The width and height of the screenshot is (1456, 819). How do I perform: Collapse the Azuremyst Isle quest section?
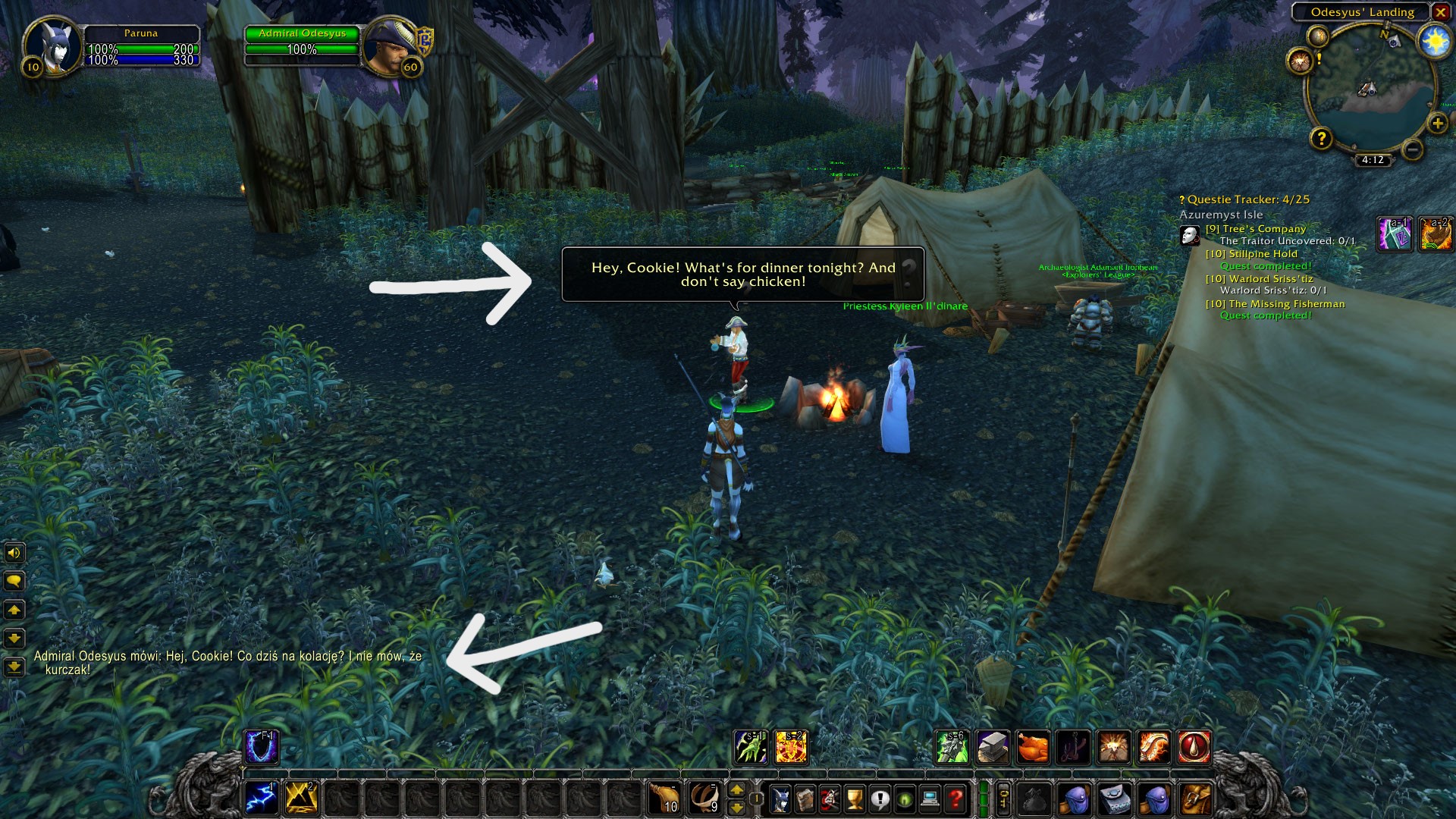click(1219, 215)
